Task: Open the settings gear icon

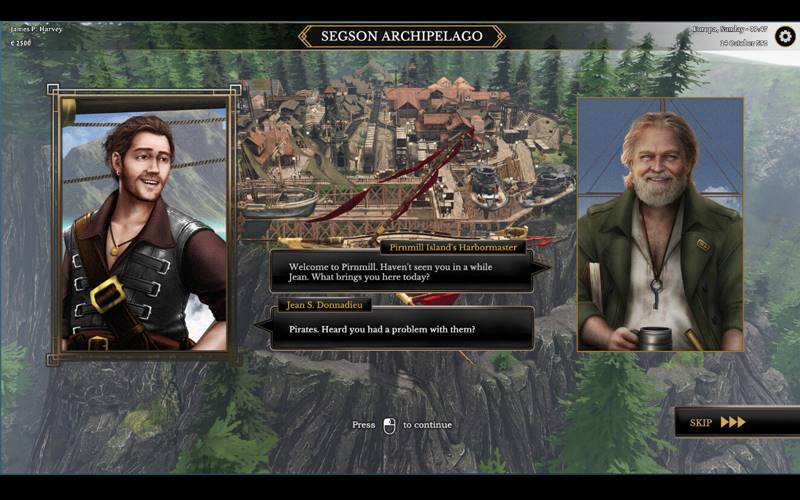Action: 785,36
